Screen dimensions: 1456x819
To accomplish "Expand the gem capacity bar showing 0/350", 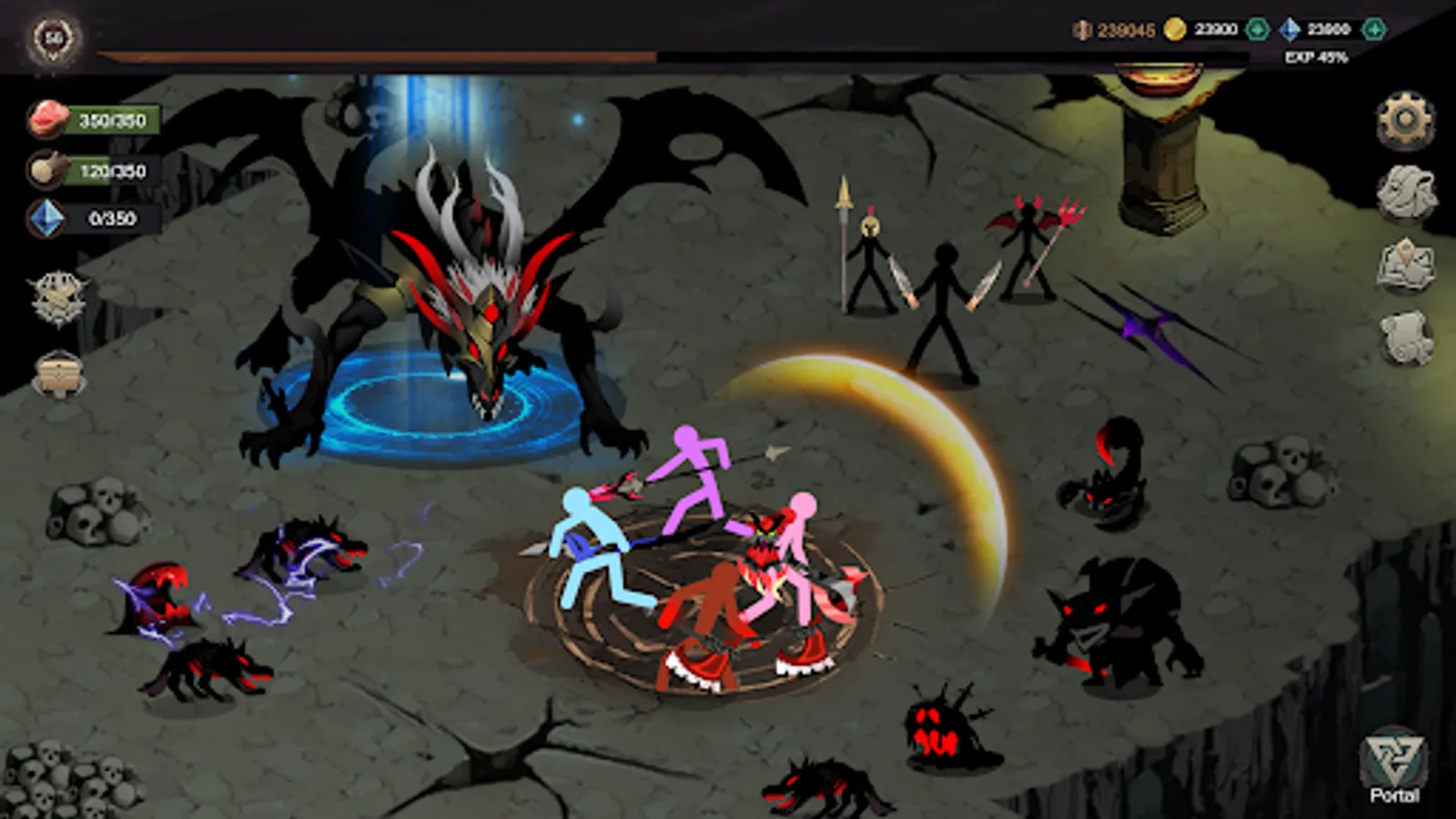I will pos(109,217).
